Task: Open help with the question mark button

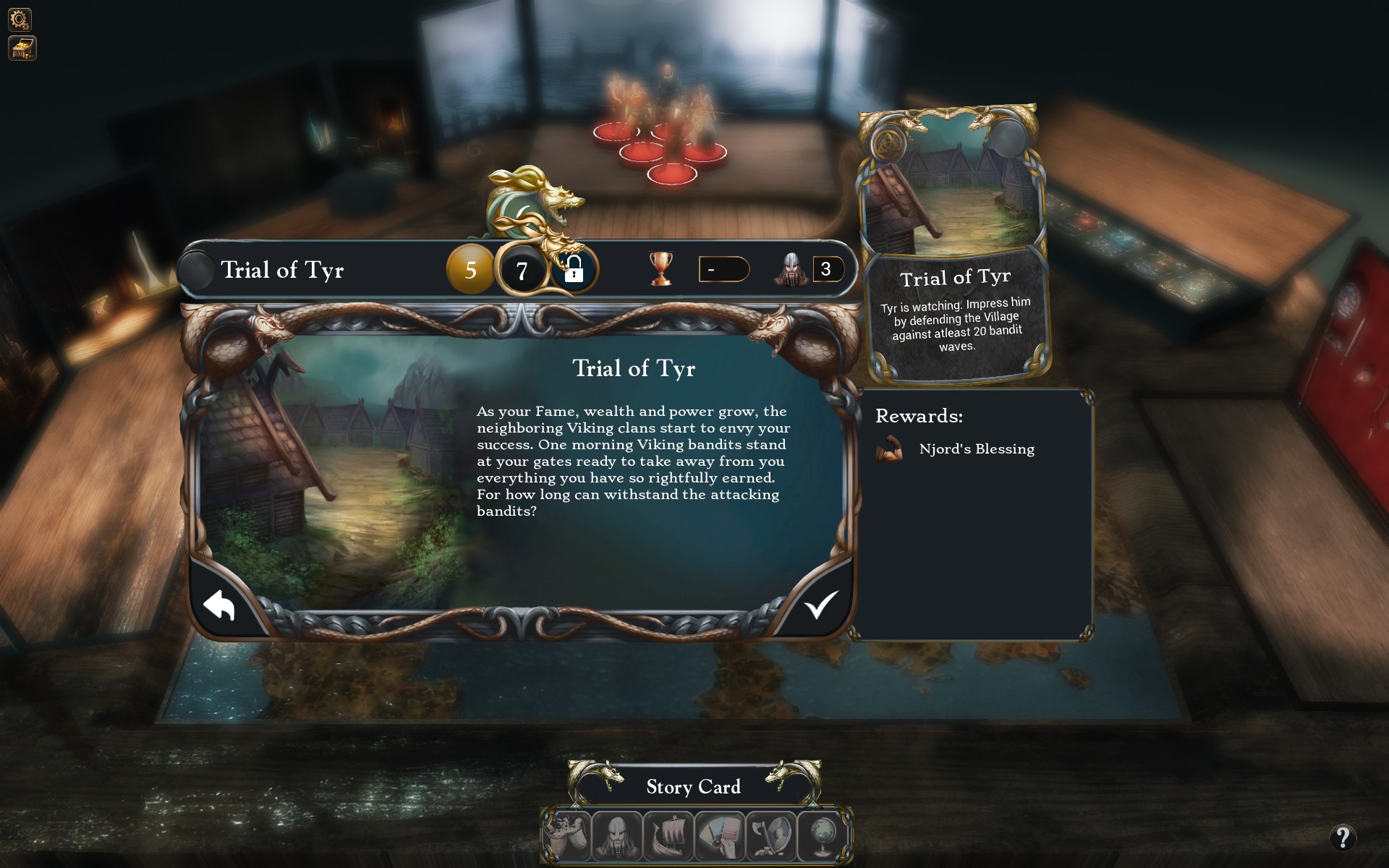Action: (x=1343, y=838)
